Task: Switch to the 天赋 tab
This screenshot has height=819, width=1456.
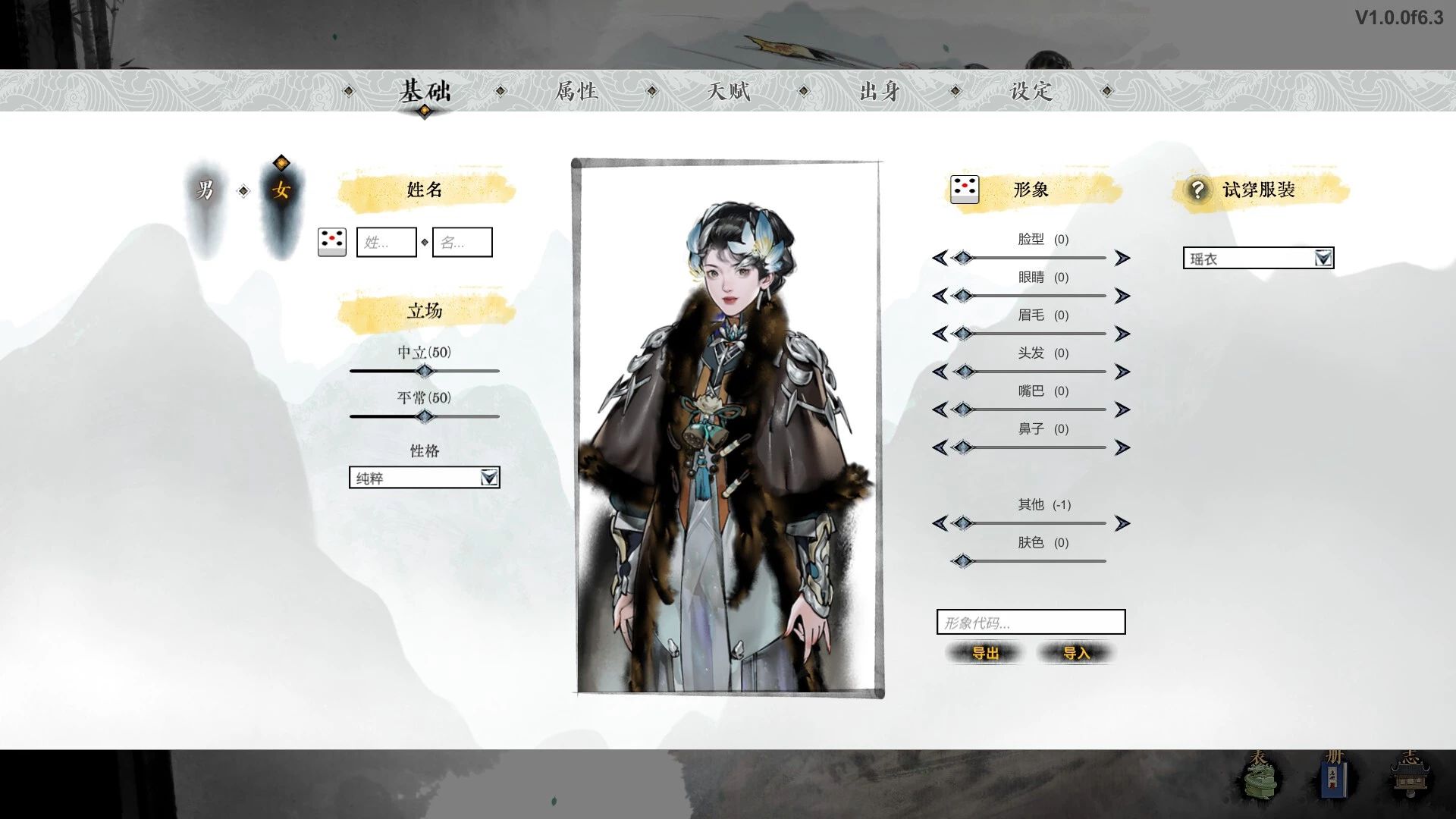Action: click(x=728, y=91)
